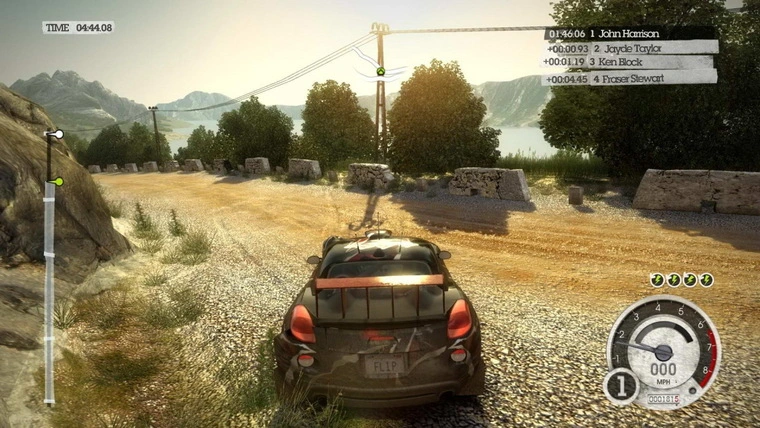
Task: Choose the Ken Block leaderboard entry
Action: coord(628,62)
